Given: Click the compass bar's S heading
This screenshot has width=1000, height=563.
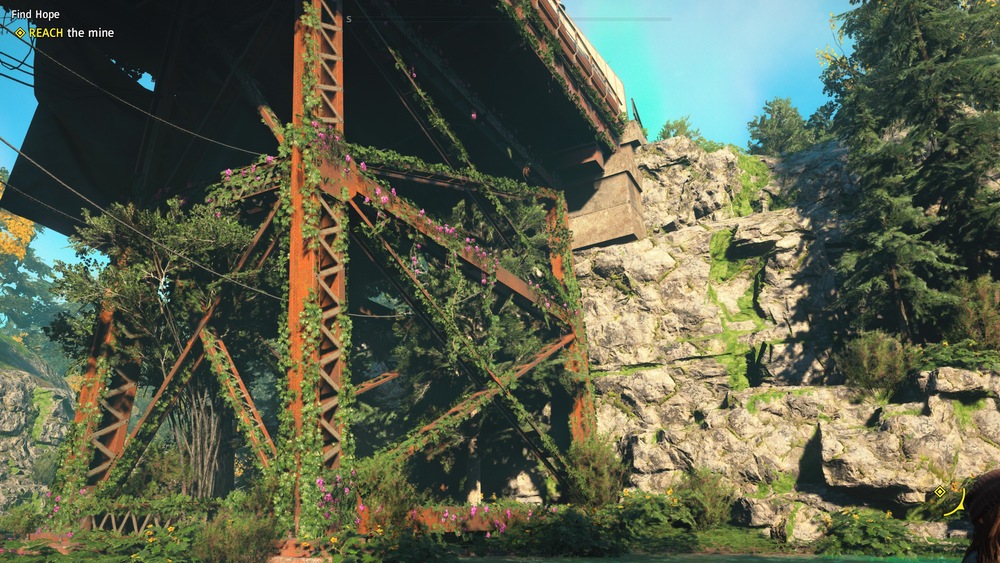Looking at the screenshot, I should [349, 19].
